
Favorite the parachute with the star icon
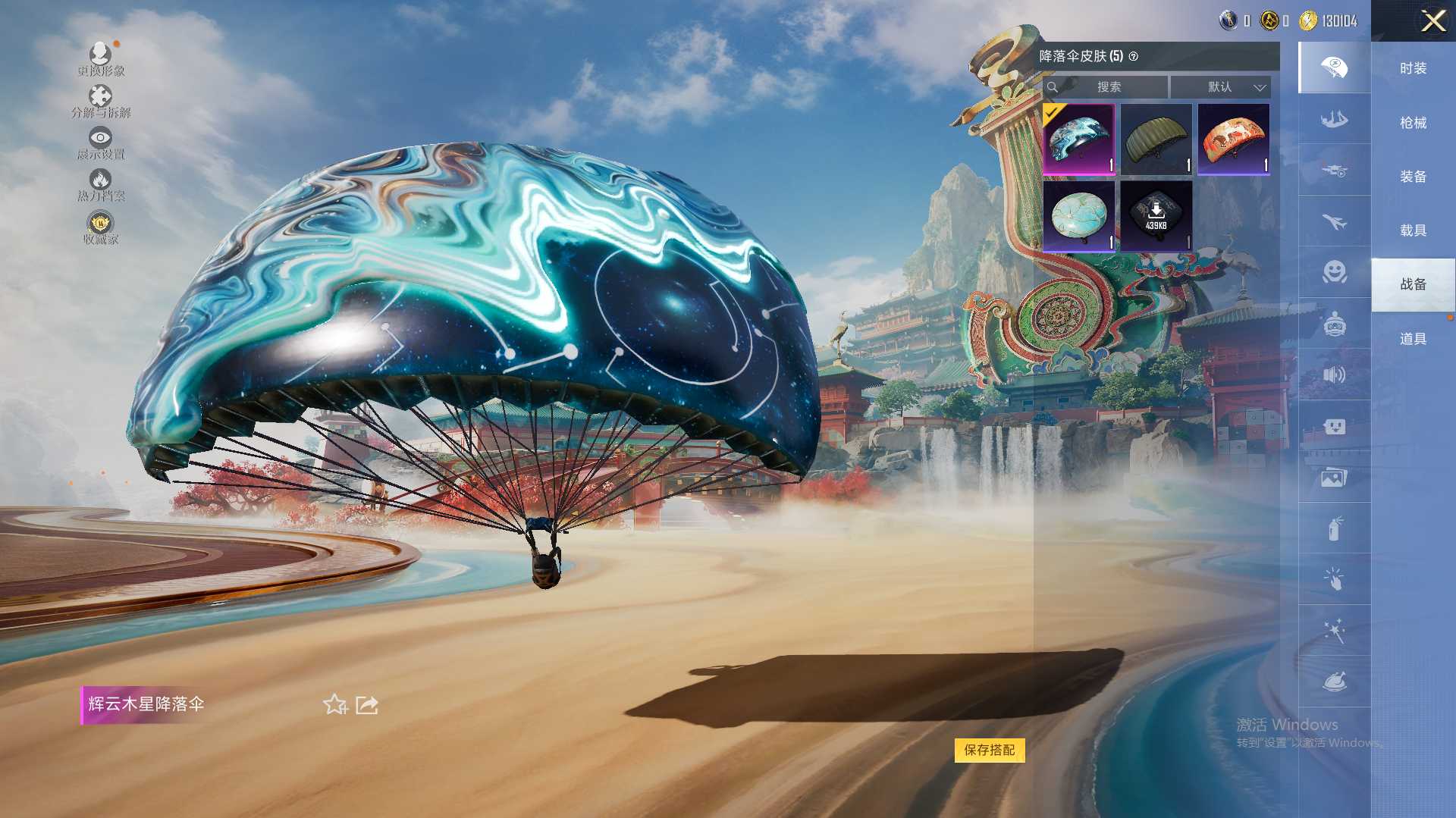click(334, 705)
